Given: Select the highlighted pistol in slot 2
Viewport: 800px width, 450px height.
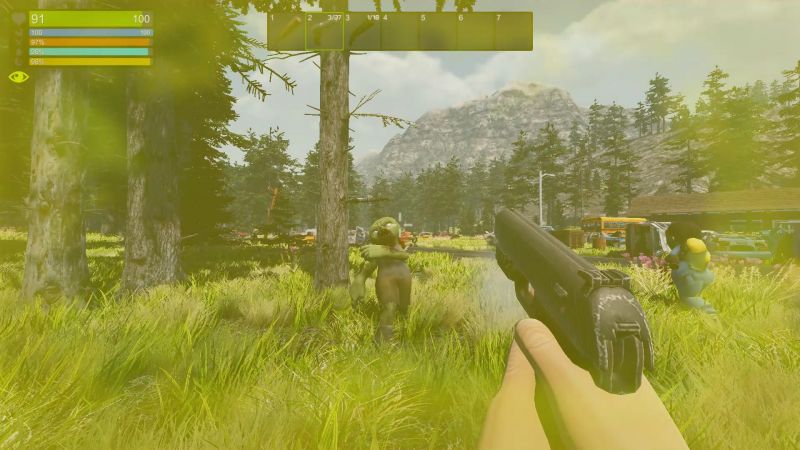Looking at the screenshot, I should click(324, 31).
